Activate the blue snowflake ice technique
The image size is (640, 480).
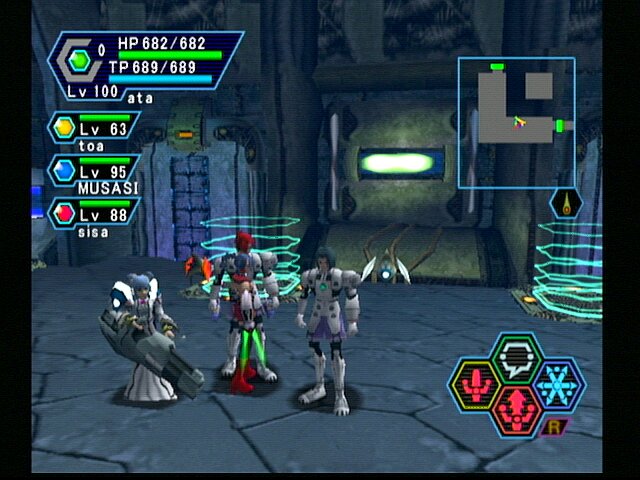click(x=557, y=383)
